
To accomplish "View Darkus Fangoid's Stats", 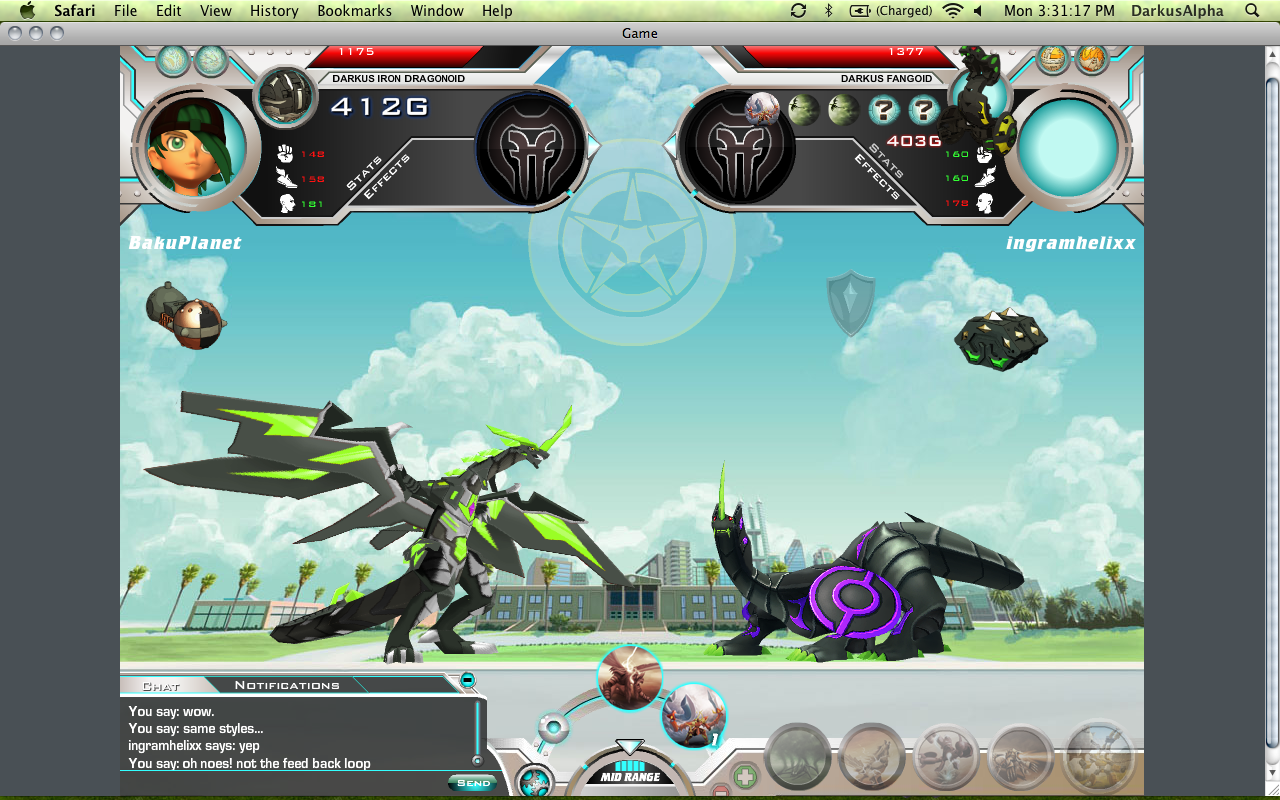I will pos(886,161).
